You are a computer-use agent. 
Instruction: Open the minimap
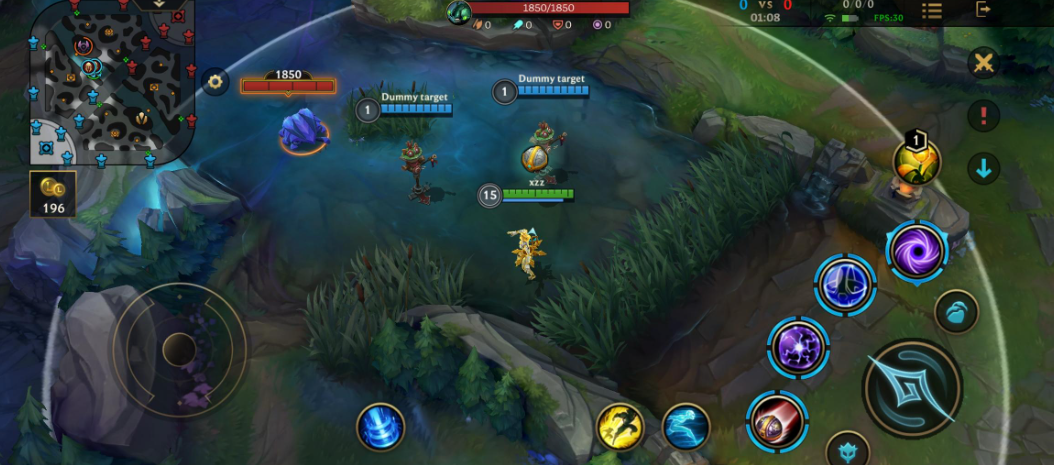click(x=110, y=80)
